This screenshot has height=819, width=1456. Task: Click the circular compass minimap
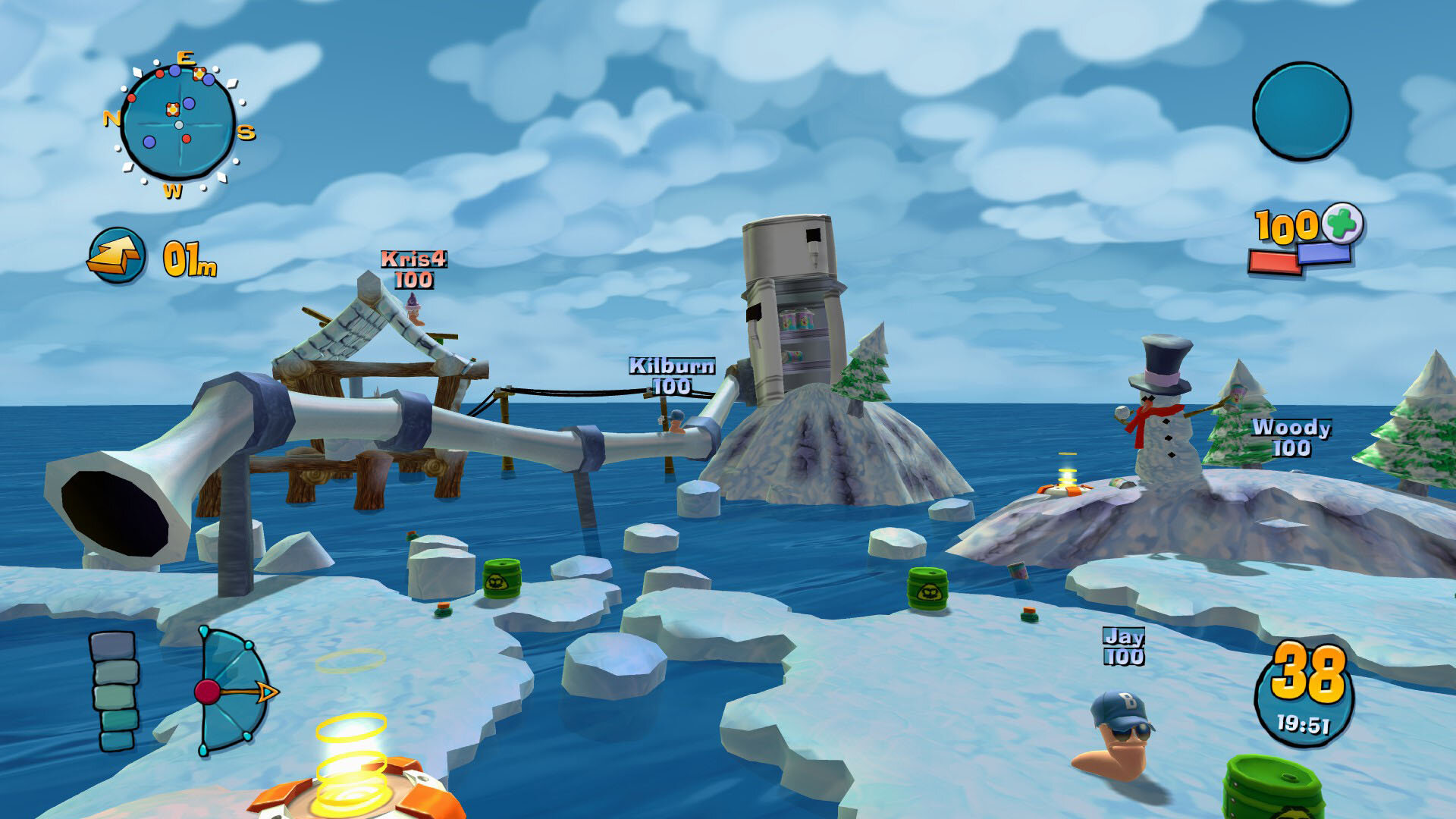pyautogui.click(x=179, y=123)
